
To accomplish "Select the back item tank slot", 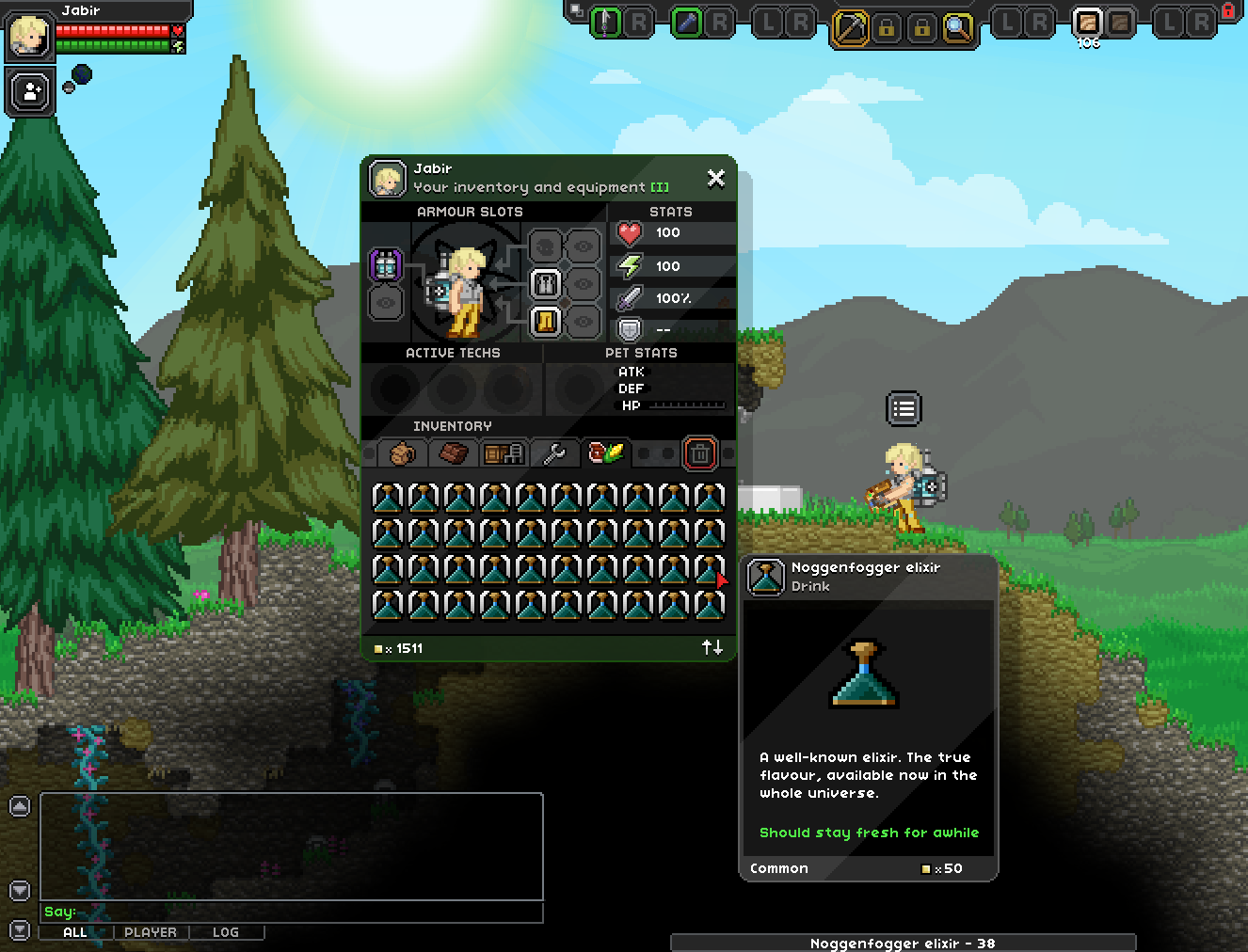I will point(386,265).
